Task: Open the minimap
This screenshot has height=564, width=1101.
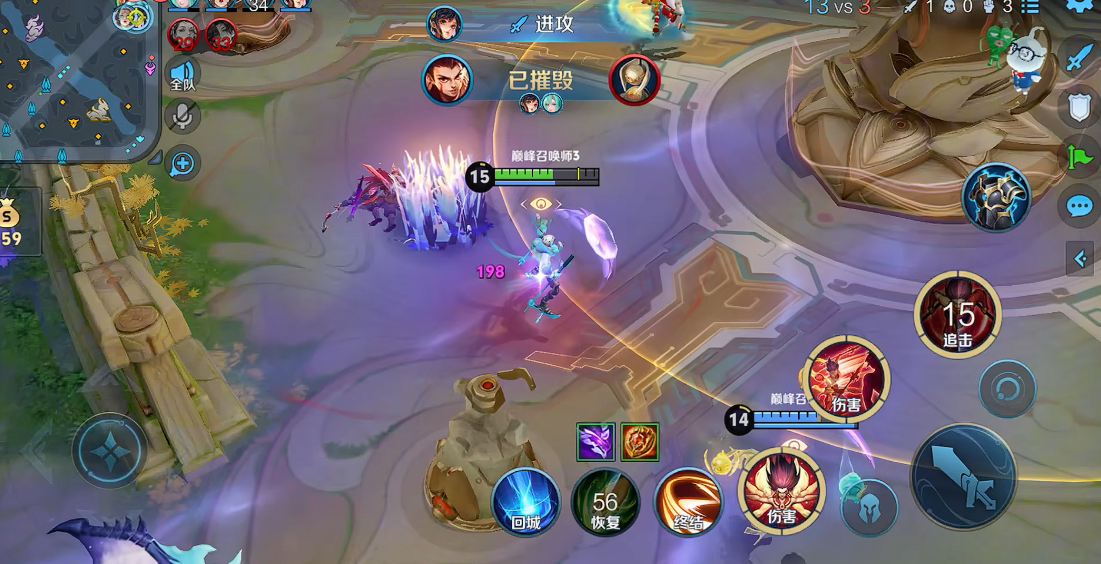Action: tap(75, 80)
